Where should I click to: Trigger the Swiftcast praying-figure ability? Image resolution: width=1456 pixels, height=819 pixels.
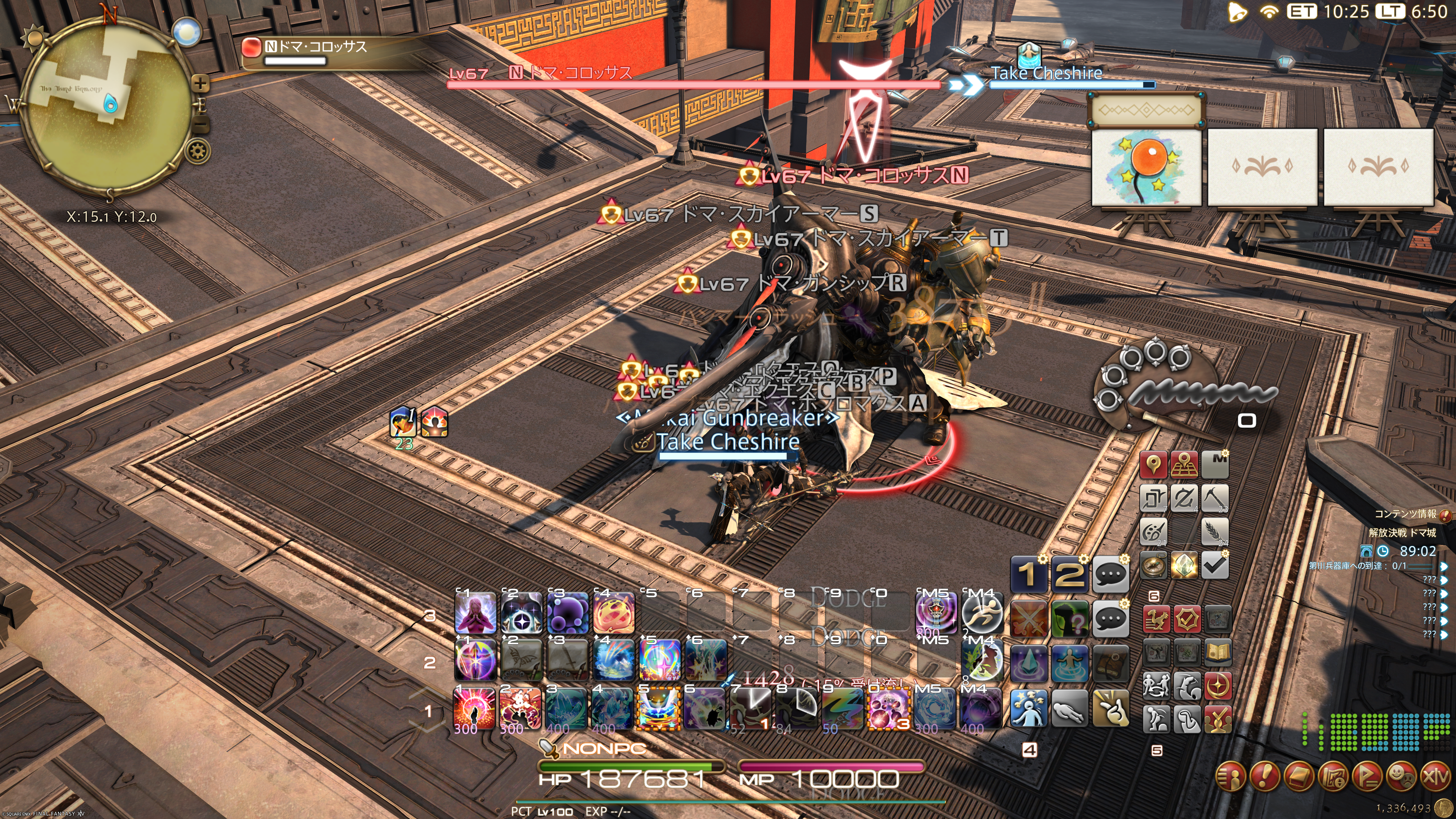[475, 613]
